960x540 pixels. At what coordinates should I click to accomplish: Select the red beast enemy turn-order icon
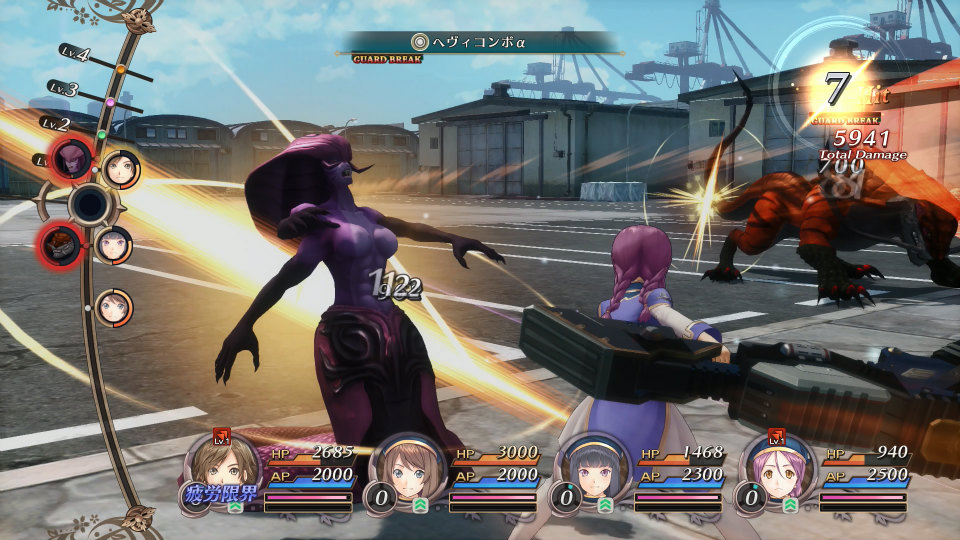(x=59, y=243)
